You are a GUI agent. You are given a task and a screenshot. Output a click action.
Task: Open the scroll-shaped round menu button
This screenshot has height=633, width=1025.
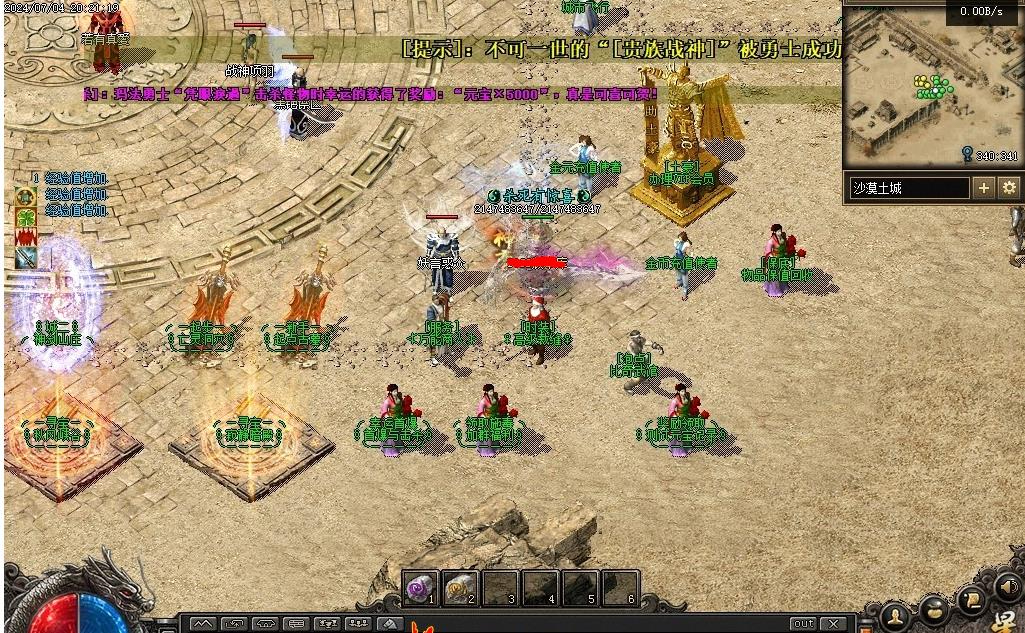(971, 598)
